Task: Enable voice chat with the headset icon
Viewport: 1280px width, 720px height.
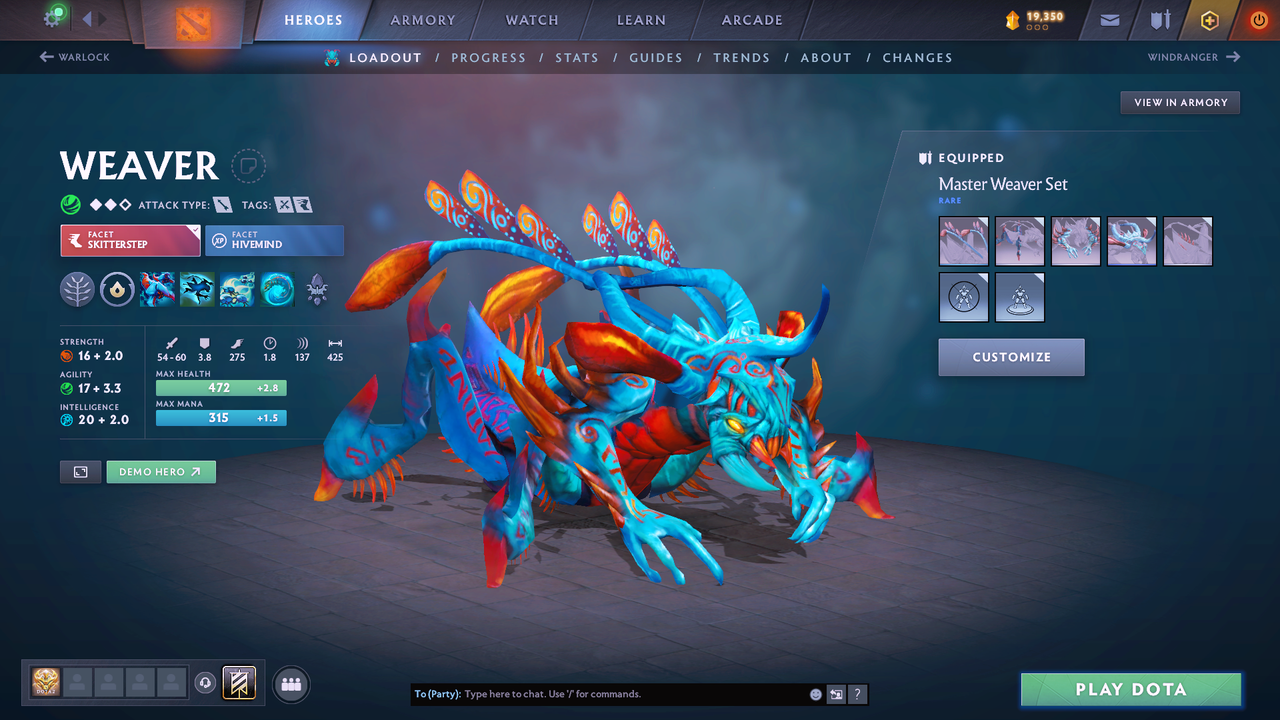Action: [x=207, y=682]
